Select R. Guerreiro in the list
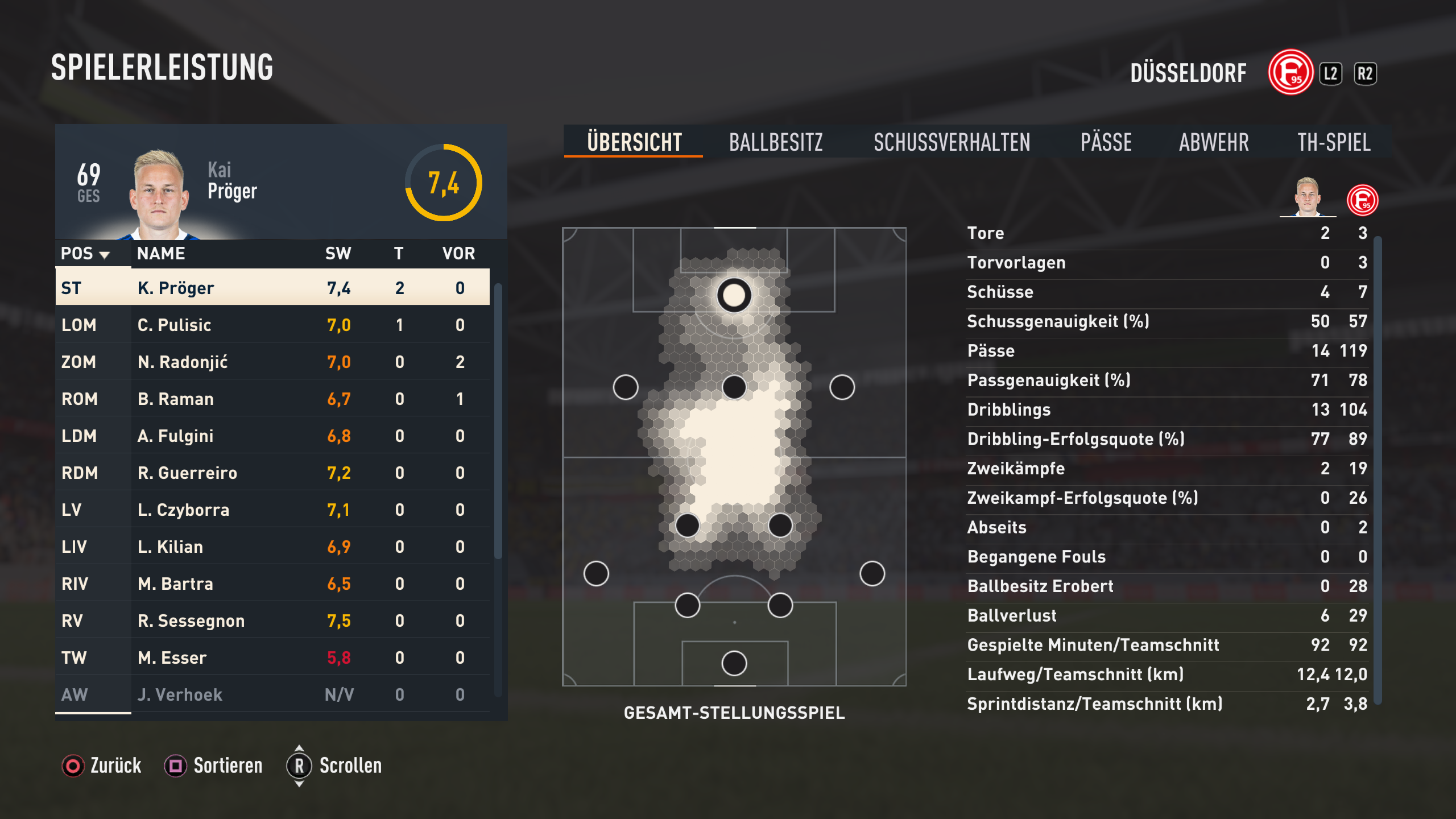This screenshot has width=1456, height=819. point(272,473)
